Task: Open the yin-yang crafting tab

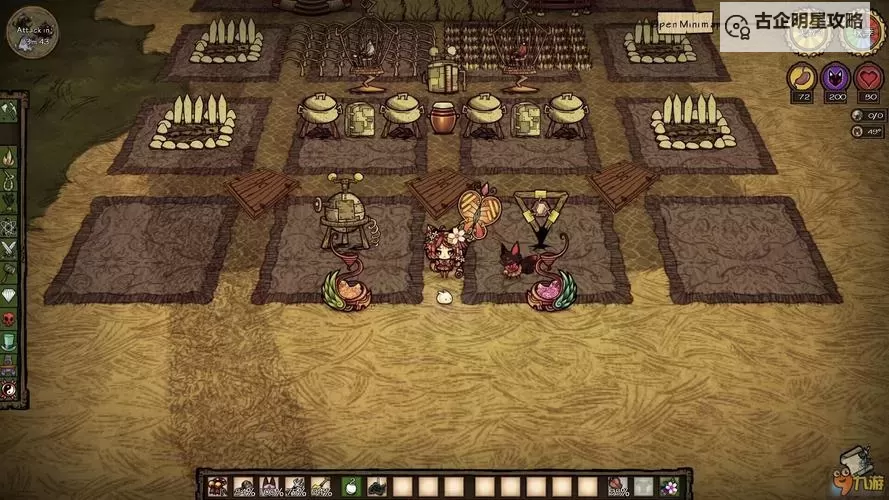Action: pos(9,388)
